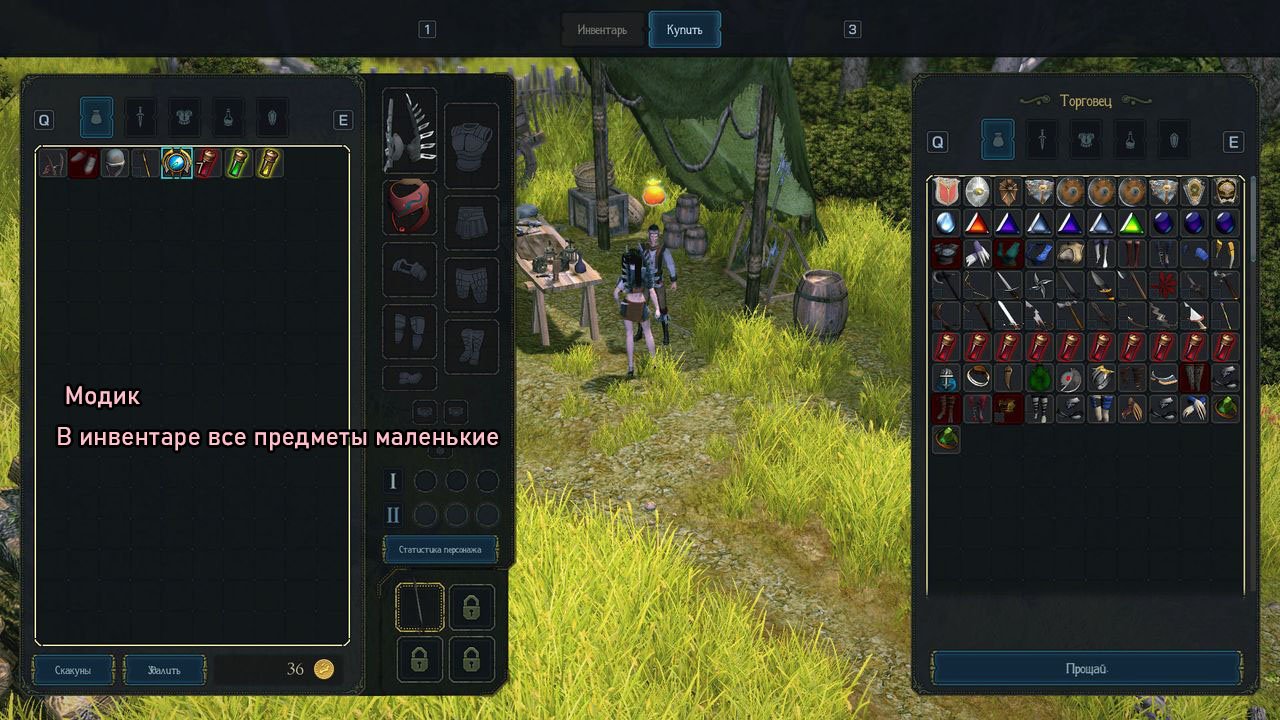Viewport: 1280px width, 720px height.
Task: Select the green ring at the shop list's end
Action: [946, 440]
